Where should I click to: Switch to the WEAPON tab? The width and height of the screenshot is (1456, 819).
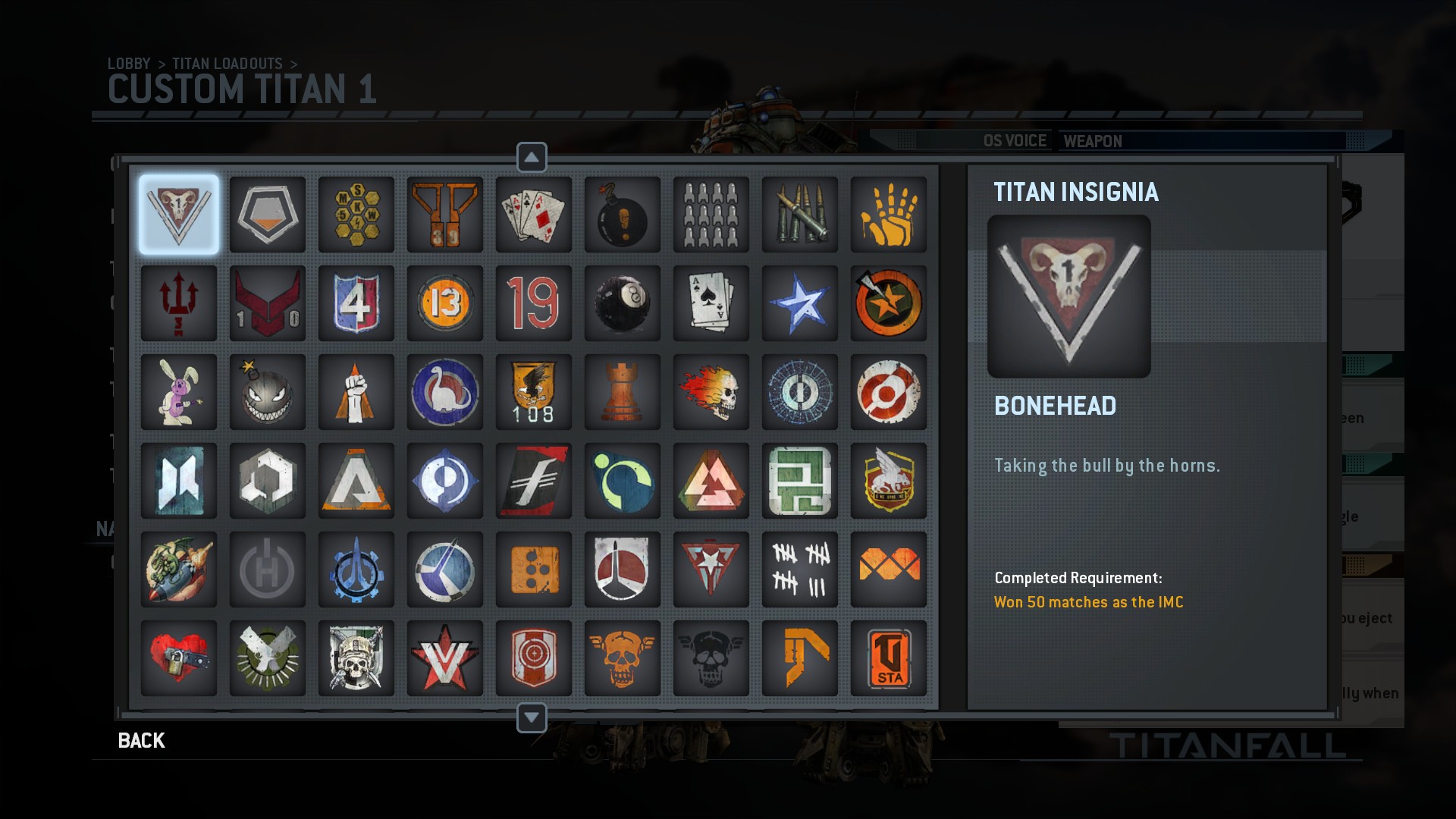coord(1092,141)
